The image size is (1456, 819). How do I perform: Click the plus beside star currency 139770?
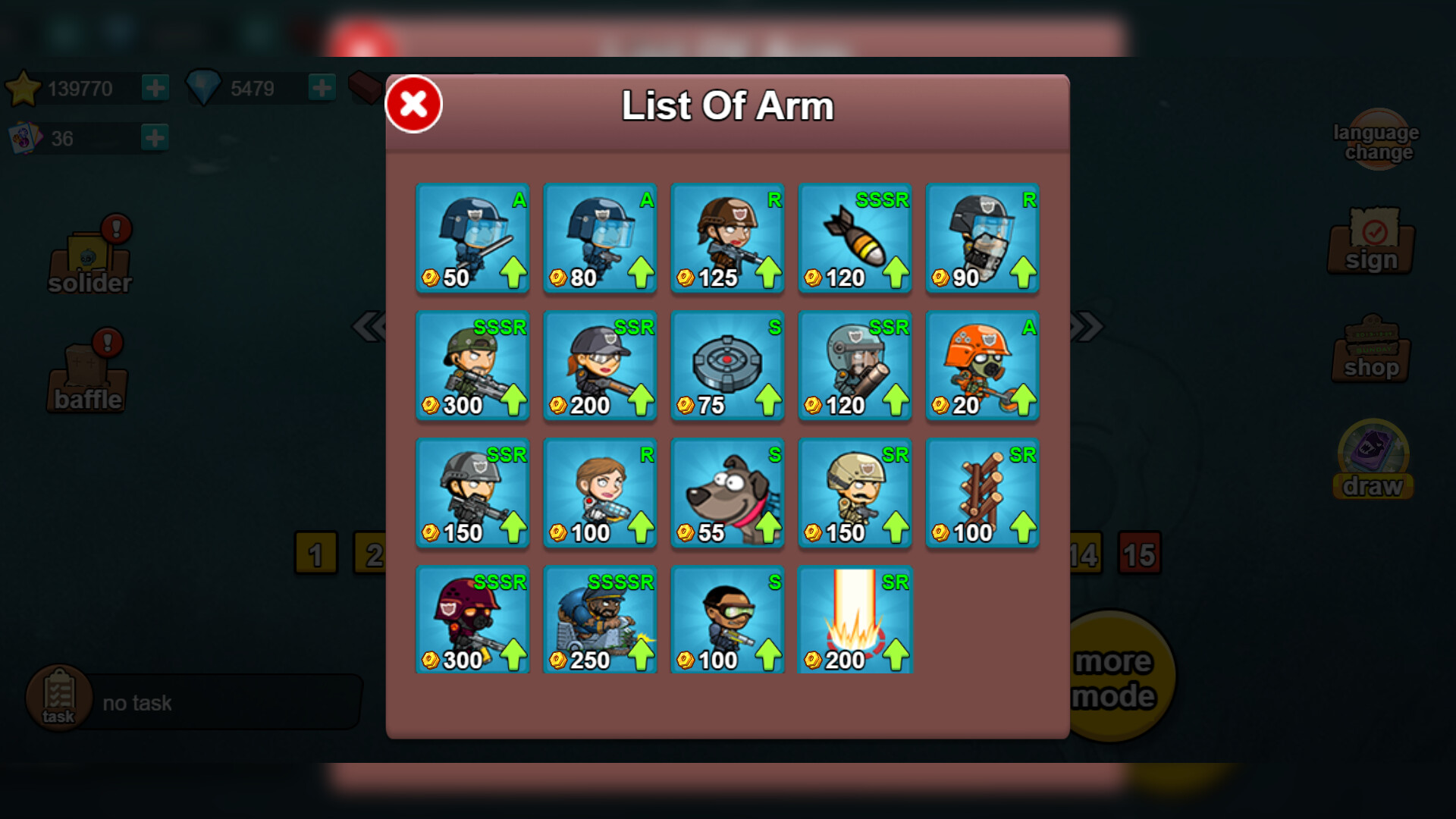(x=155, y=86)
